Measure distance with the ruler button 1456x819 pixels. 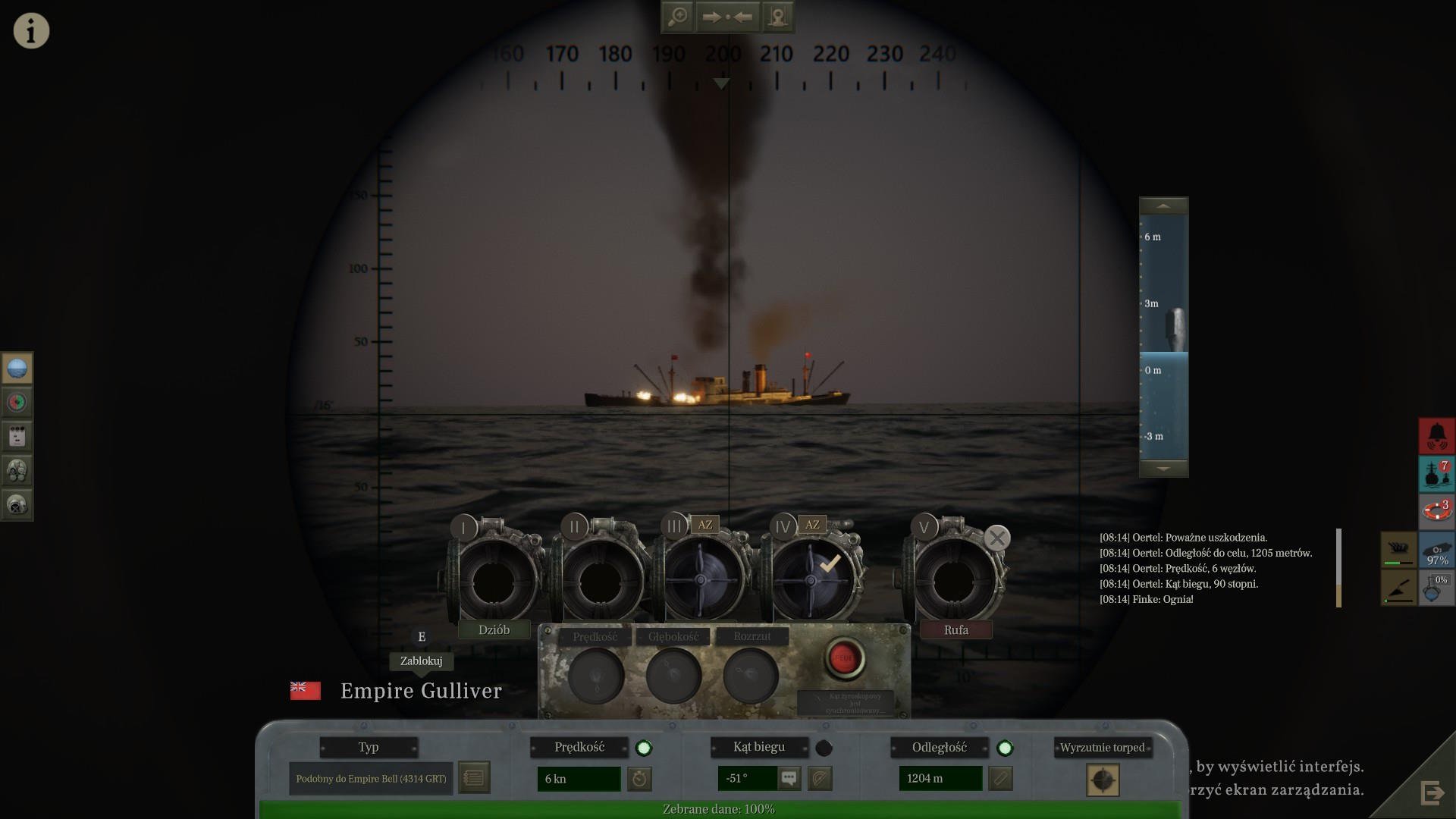pyautogui.click(x=1000, y=778)
